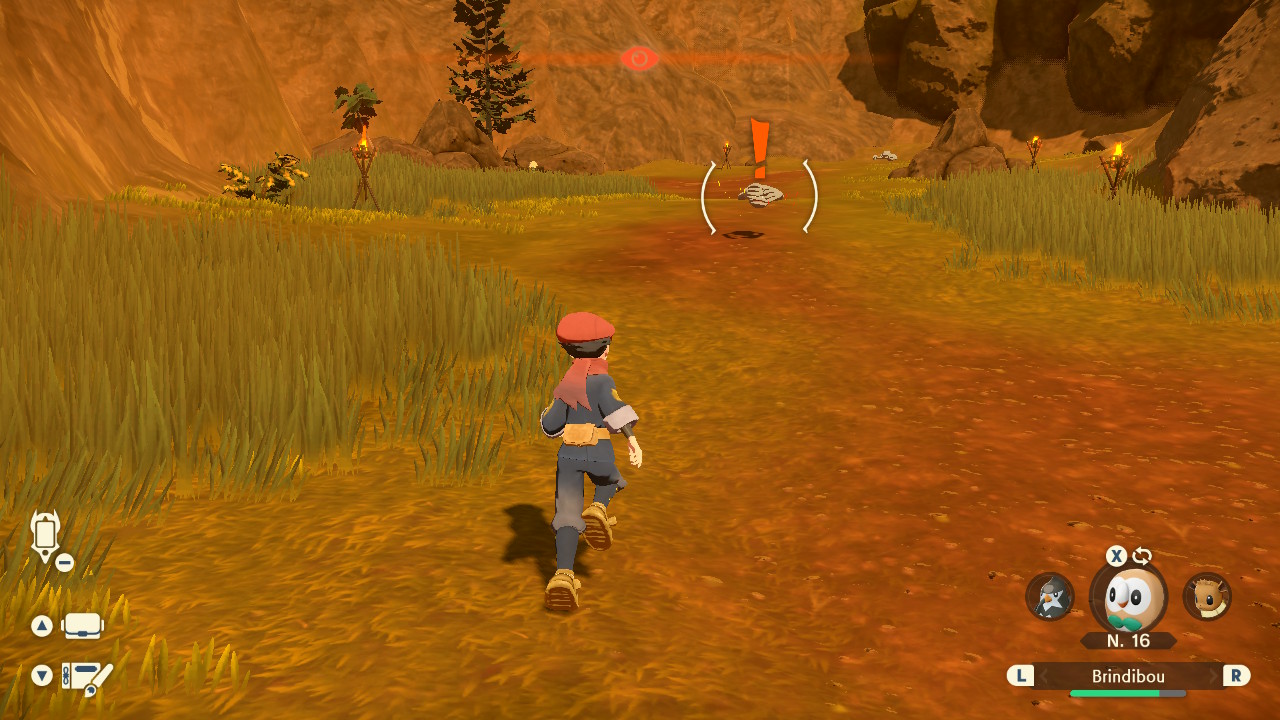Choose the Eevee portrait in party
1280x720 pixels.
(x=1207, y=597)
